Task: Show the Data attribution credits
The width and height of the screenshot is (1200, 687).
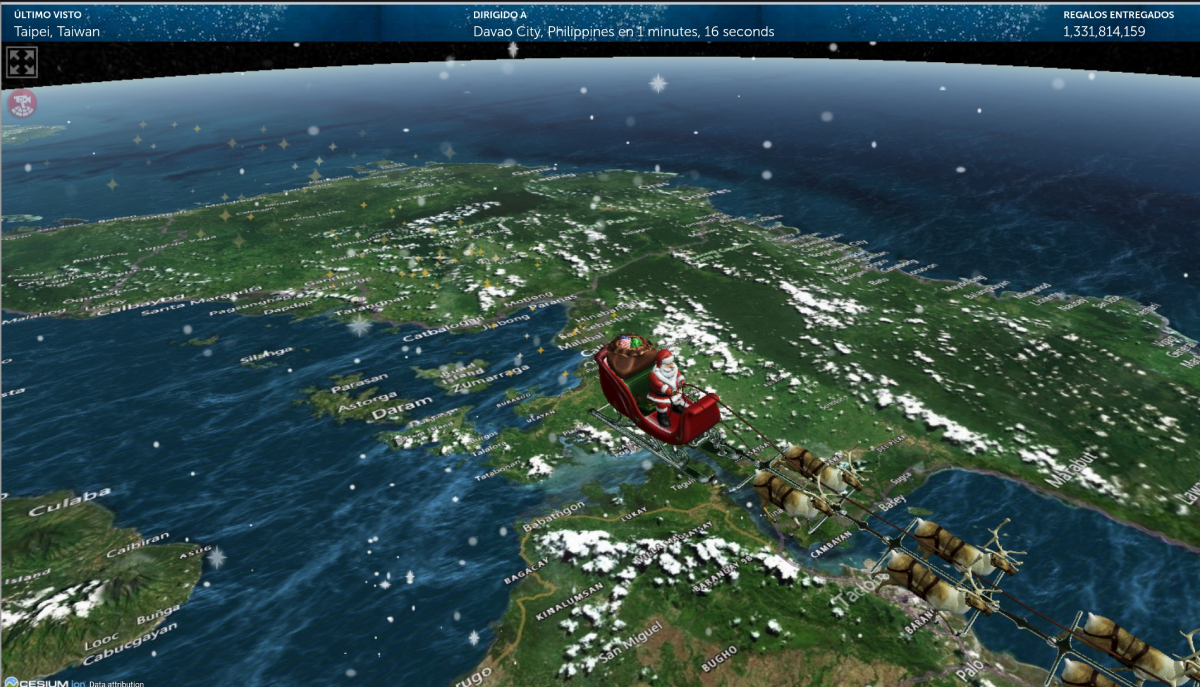Action: (116, 683)
